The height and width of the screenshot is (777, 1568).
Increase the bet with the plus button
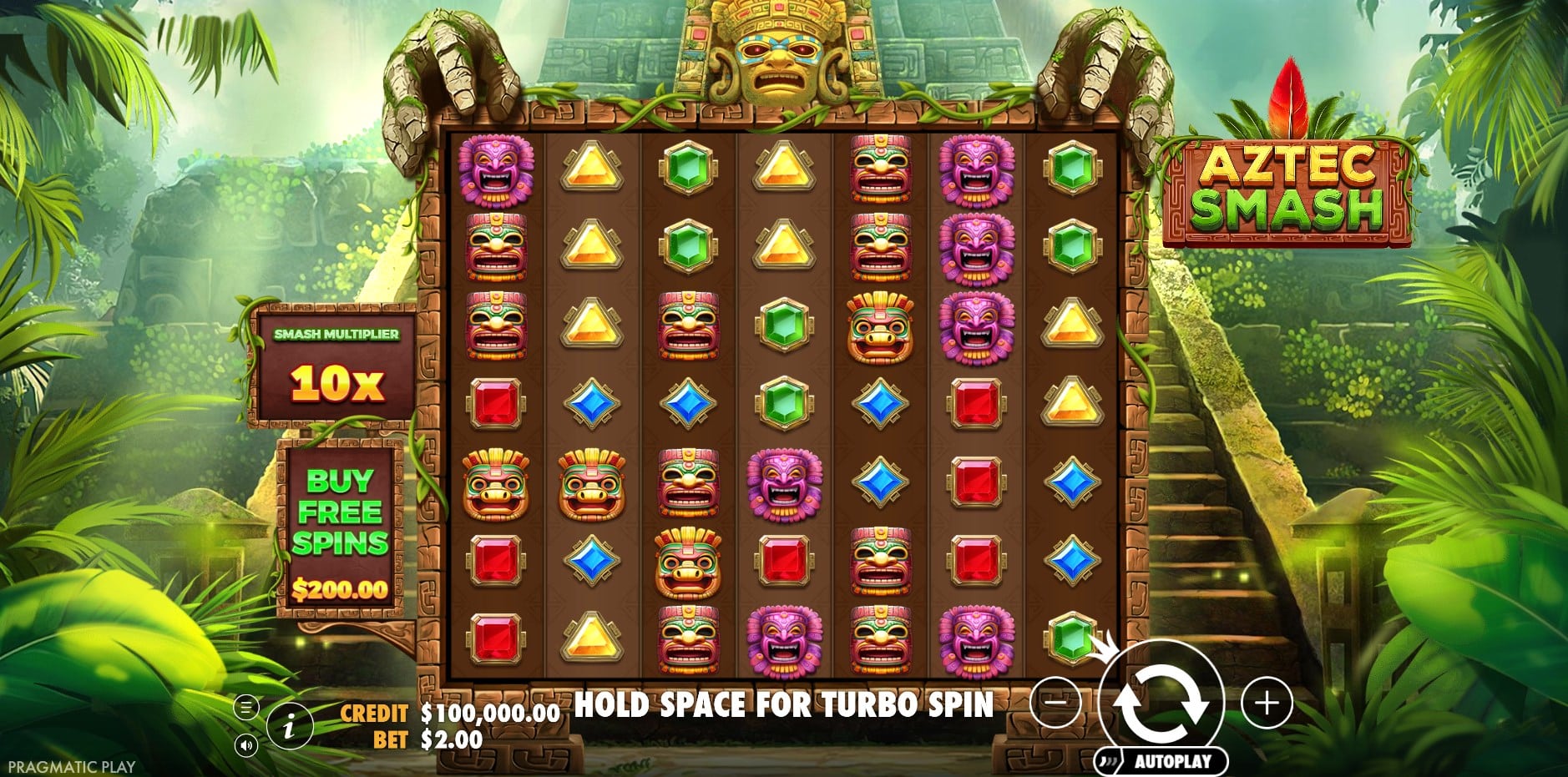pyautogui.click(x=1267, y=703)
